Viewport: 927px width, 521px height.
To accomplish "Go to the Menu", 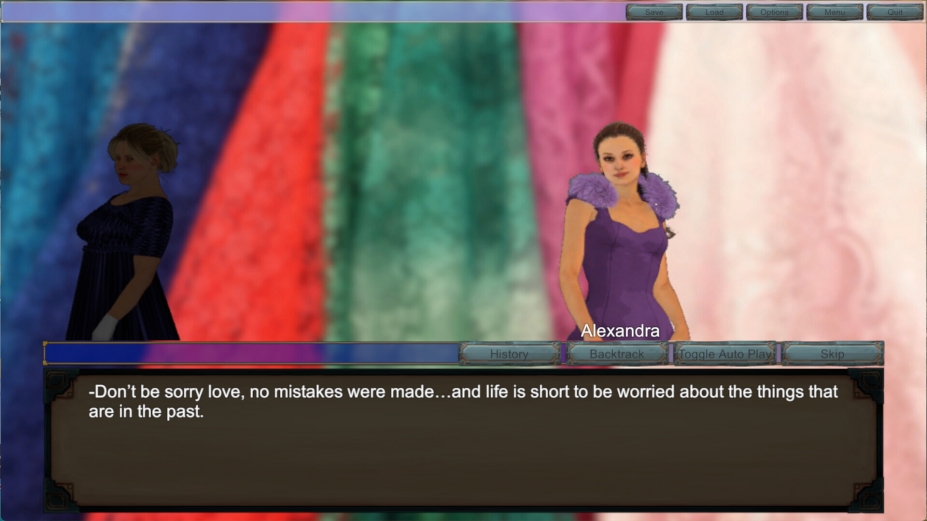I will (x=834, y=12).
